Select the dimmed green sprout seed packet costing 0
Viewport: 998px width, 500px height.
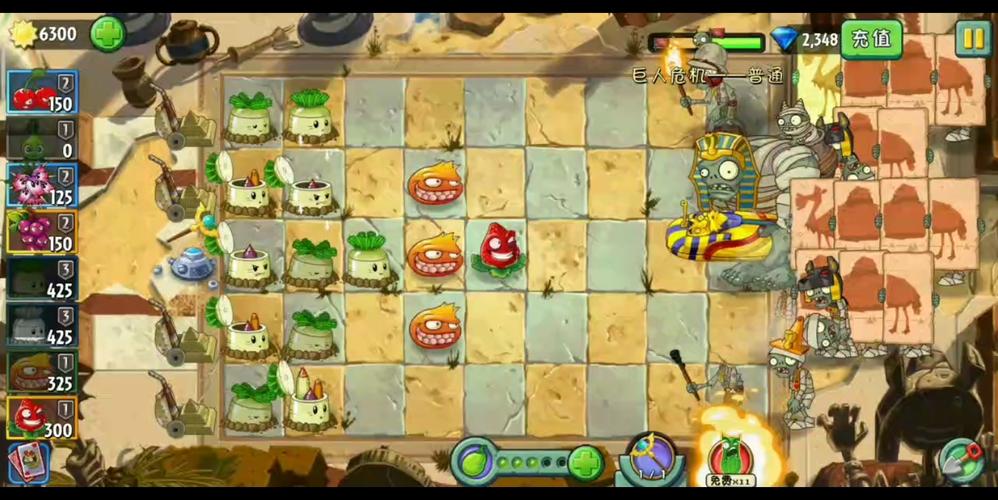[x=41, y=139]
